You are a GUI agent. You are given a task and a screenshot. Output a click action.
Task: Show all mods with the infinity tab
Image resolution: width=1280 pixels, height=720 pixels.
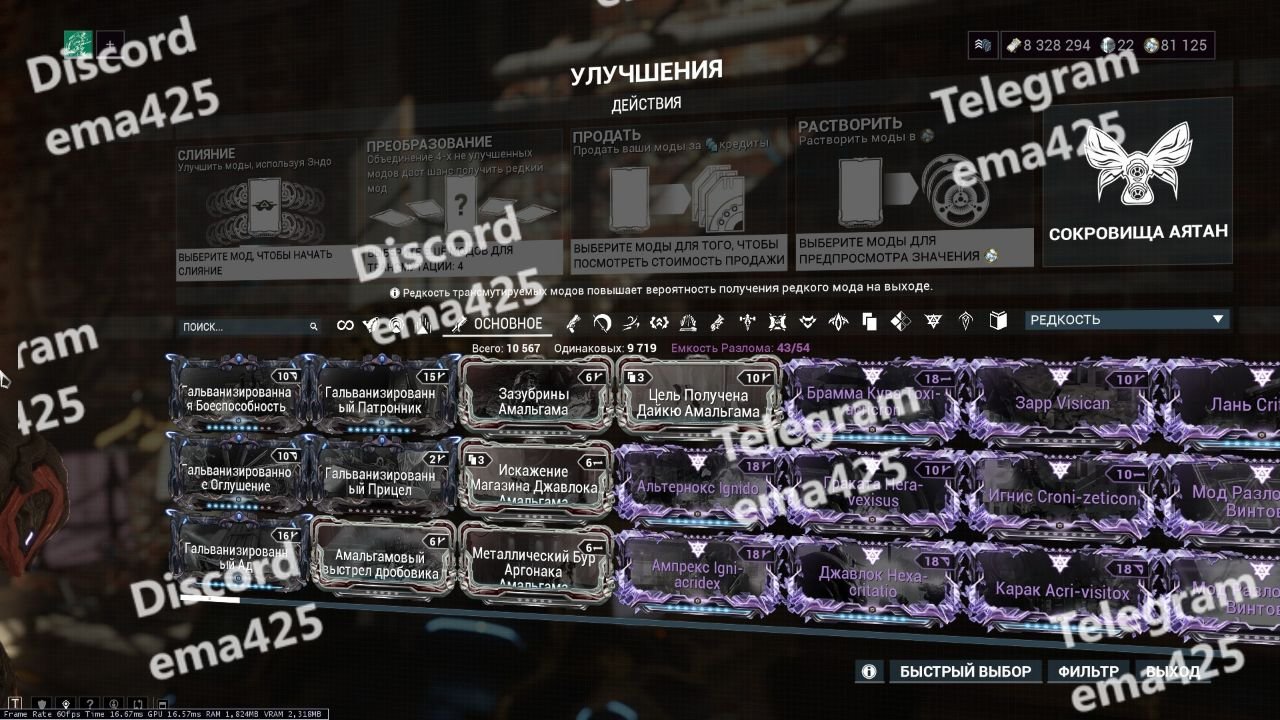click(x=346, y=325)
